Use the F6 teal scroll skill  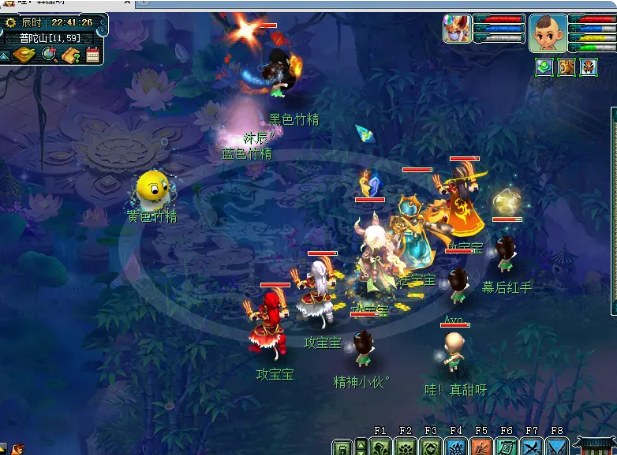coord(506,446)
